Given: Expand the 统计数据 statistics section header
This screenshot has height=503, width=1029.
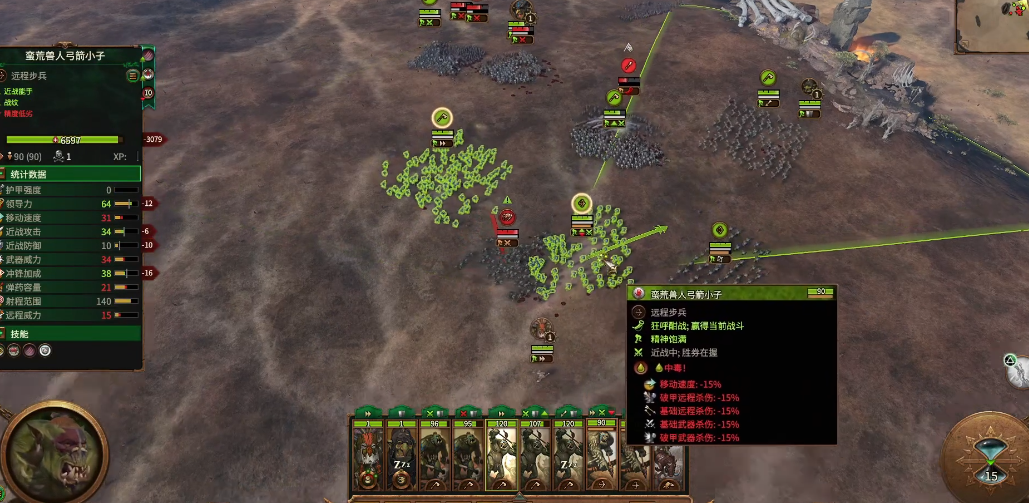Looking at the screenshot, I should [70, 174].
